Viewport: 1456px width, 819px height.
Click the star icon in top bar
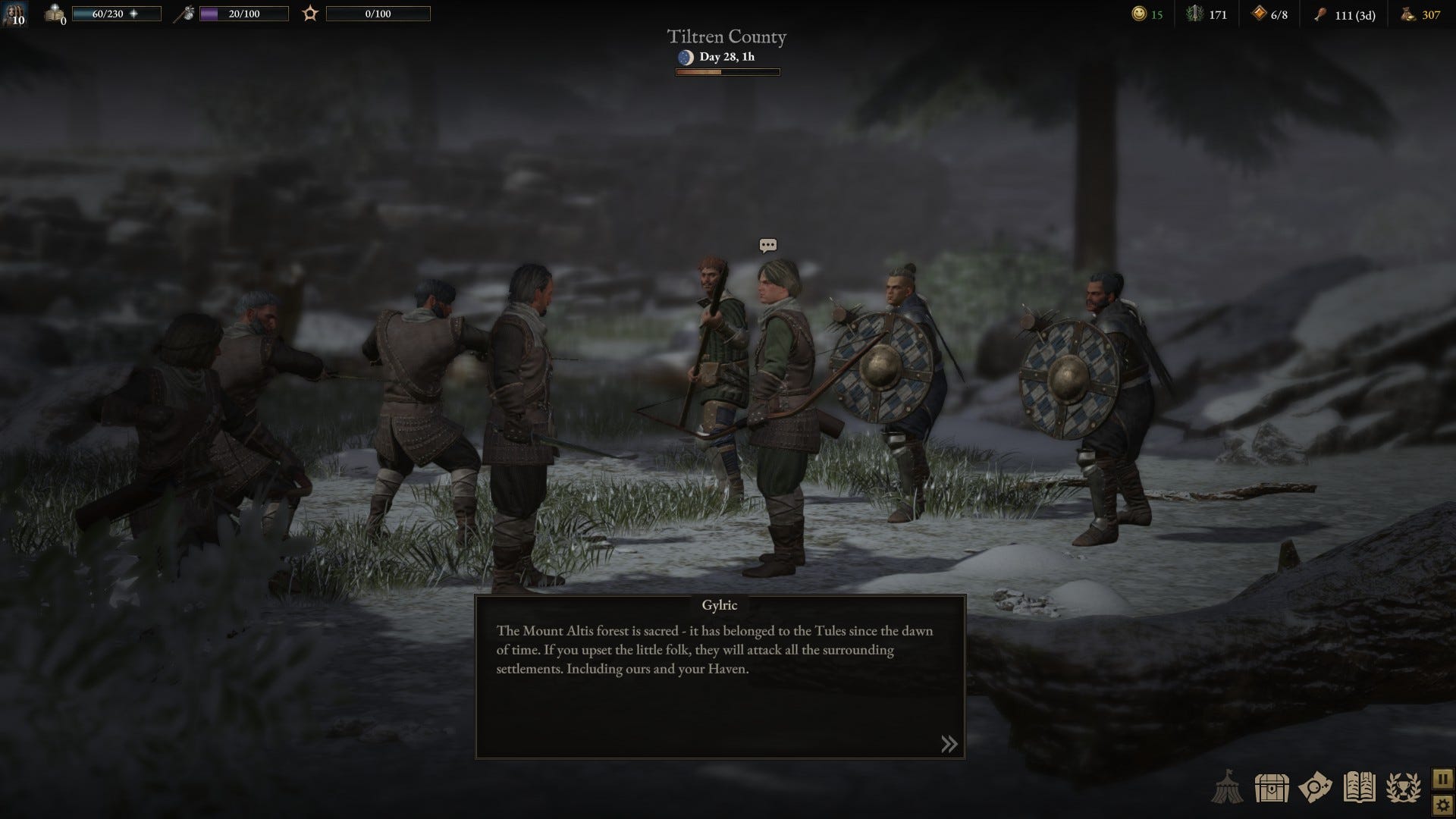[x=310, y=14]
